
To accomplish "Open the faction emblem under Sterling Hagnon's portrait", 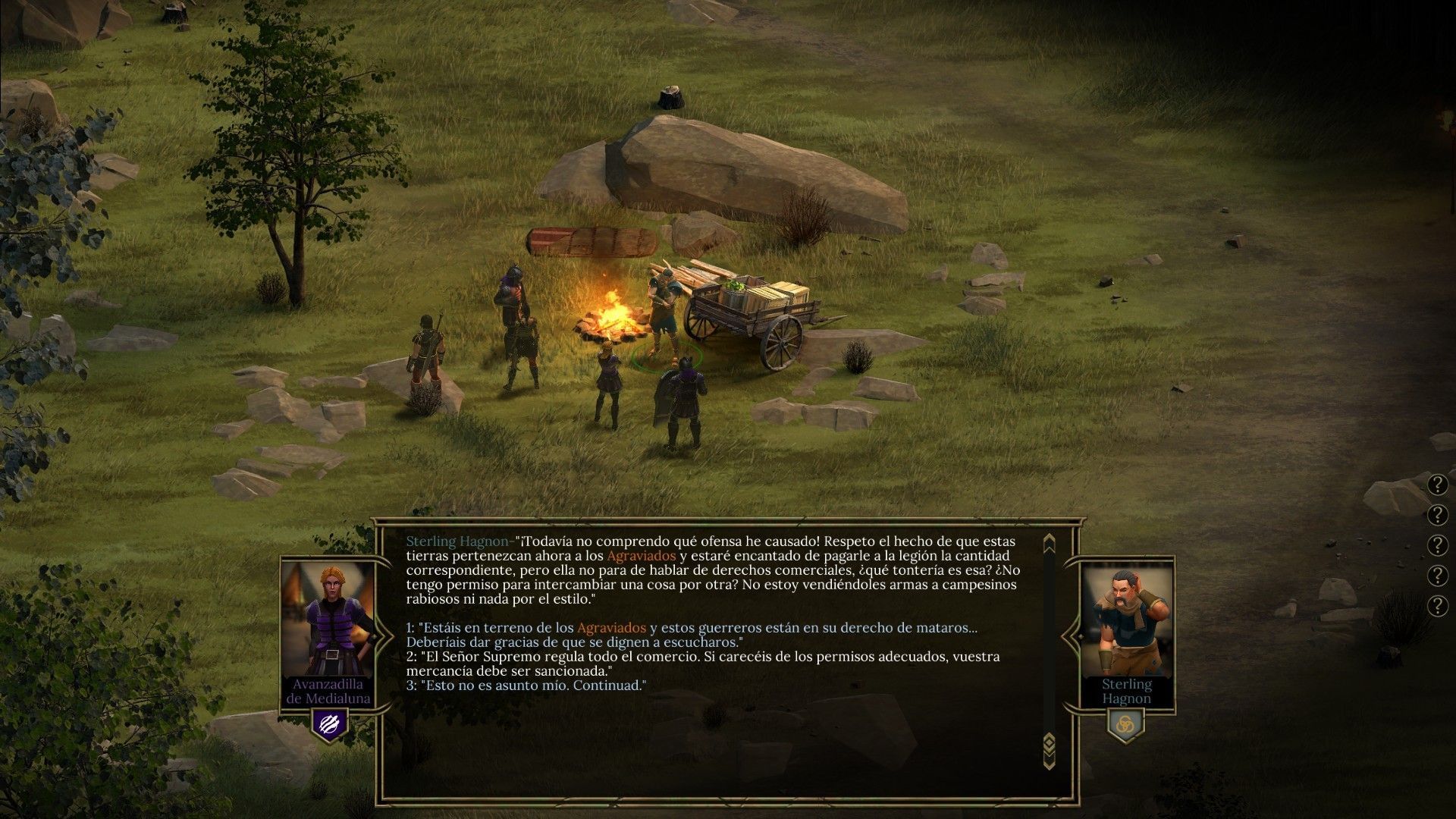I will tap(1125, 724).
